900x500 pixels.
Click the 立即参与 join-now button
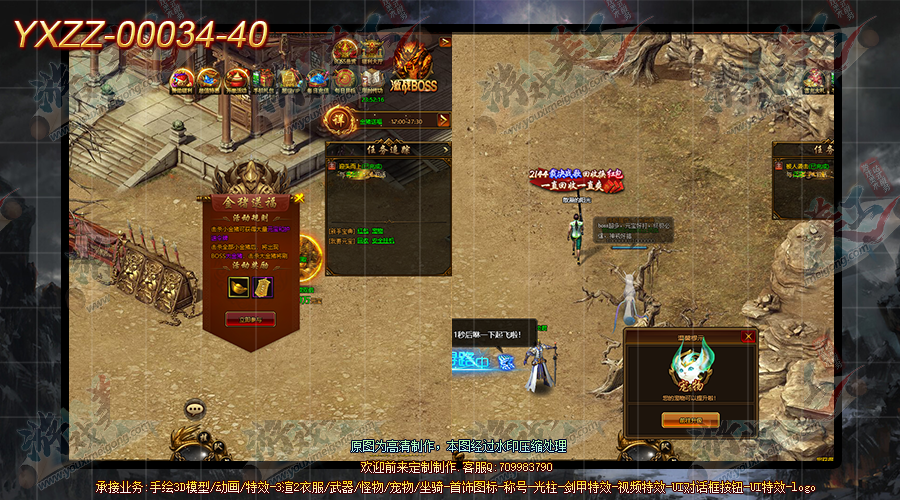tap(250, 319)
